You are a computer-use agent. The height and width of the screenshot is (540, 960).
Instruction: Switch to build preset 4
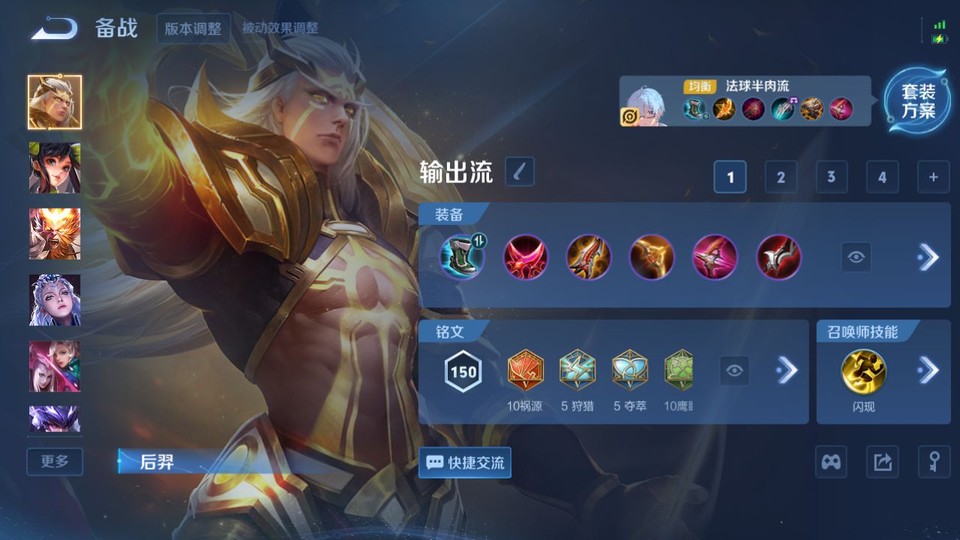click(881, 178)
